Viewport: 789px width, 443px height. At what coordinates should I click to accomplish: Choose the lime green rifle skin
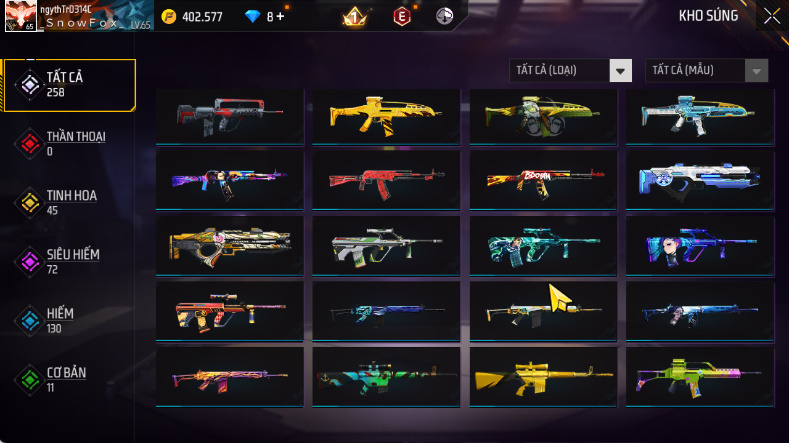(x=699, y=377)
